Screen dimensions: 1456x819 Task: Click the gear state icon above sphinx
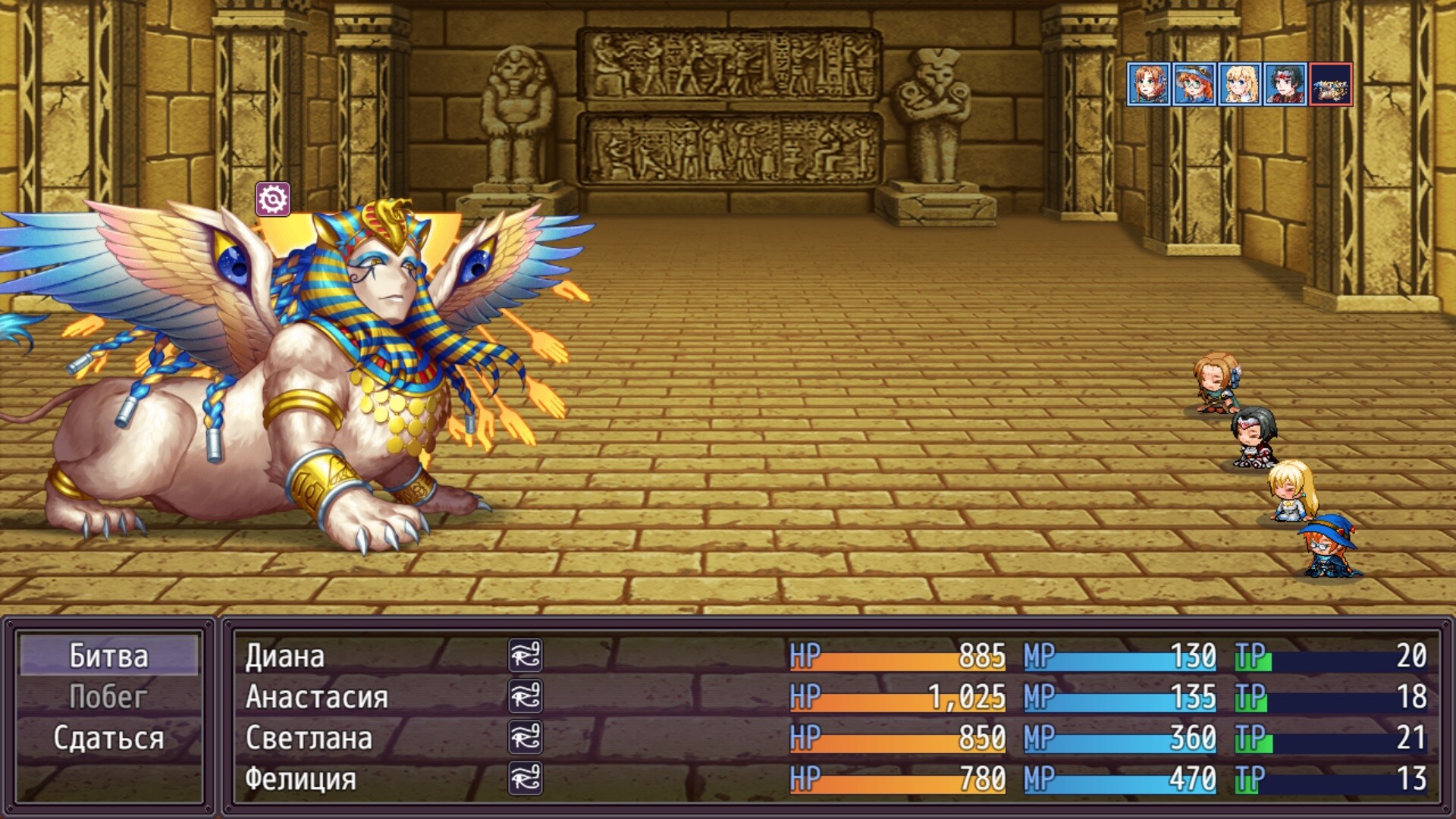coord(273,199)
